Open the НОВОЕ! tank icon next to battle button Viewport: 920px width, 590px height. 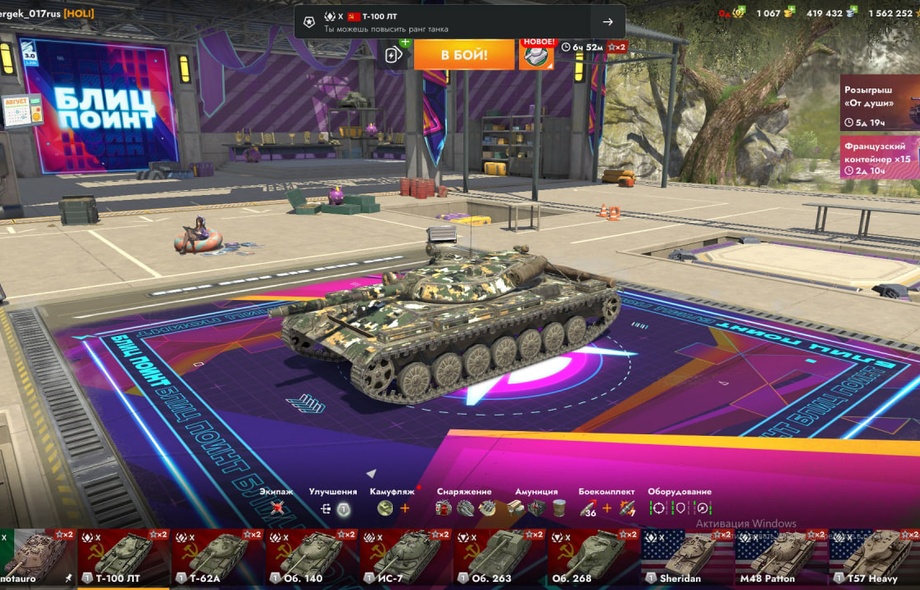point(536,53)
